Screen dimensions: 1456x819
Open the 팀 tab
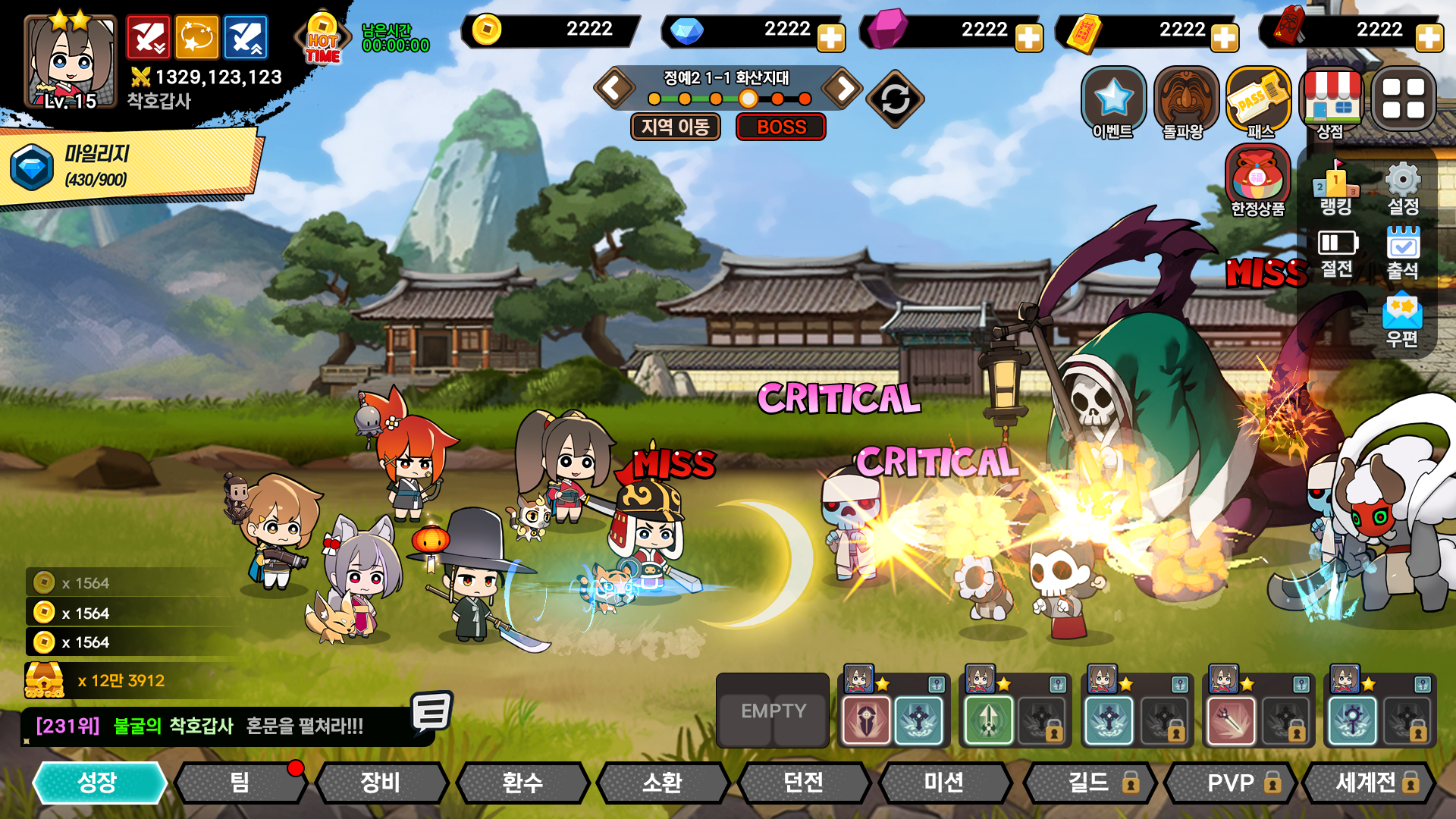click(240, 783)
